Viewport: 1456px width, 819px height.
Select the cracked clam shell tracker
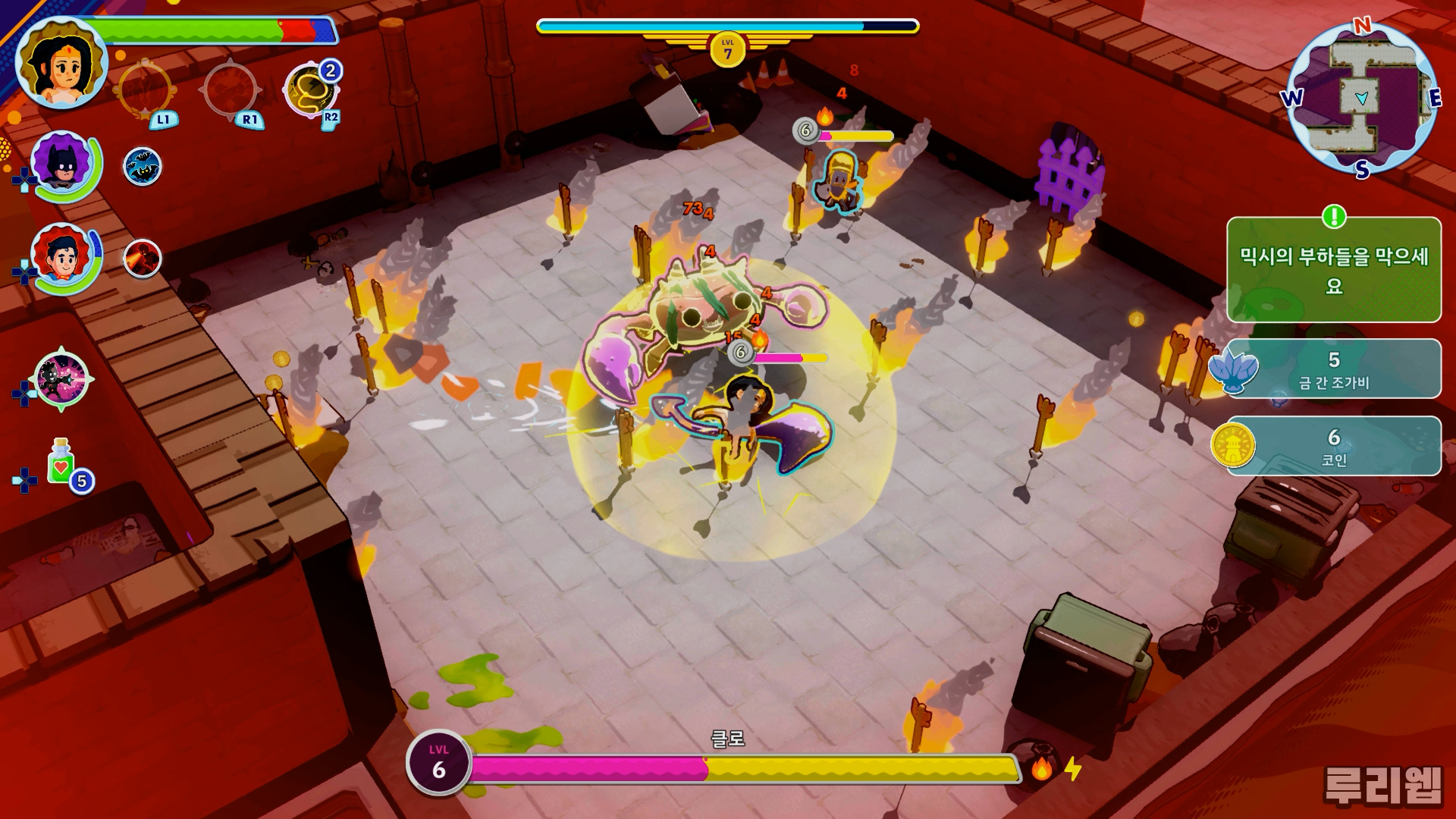[x=1333, y=369]
